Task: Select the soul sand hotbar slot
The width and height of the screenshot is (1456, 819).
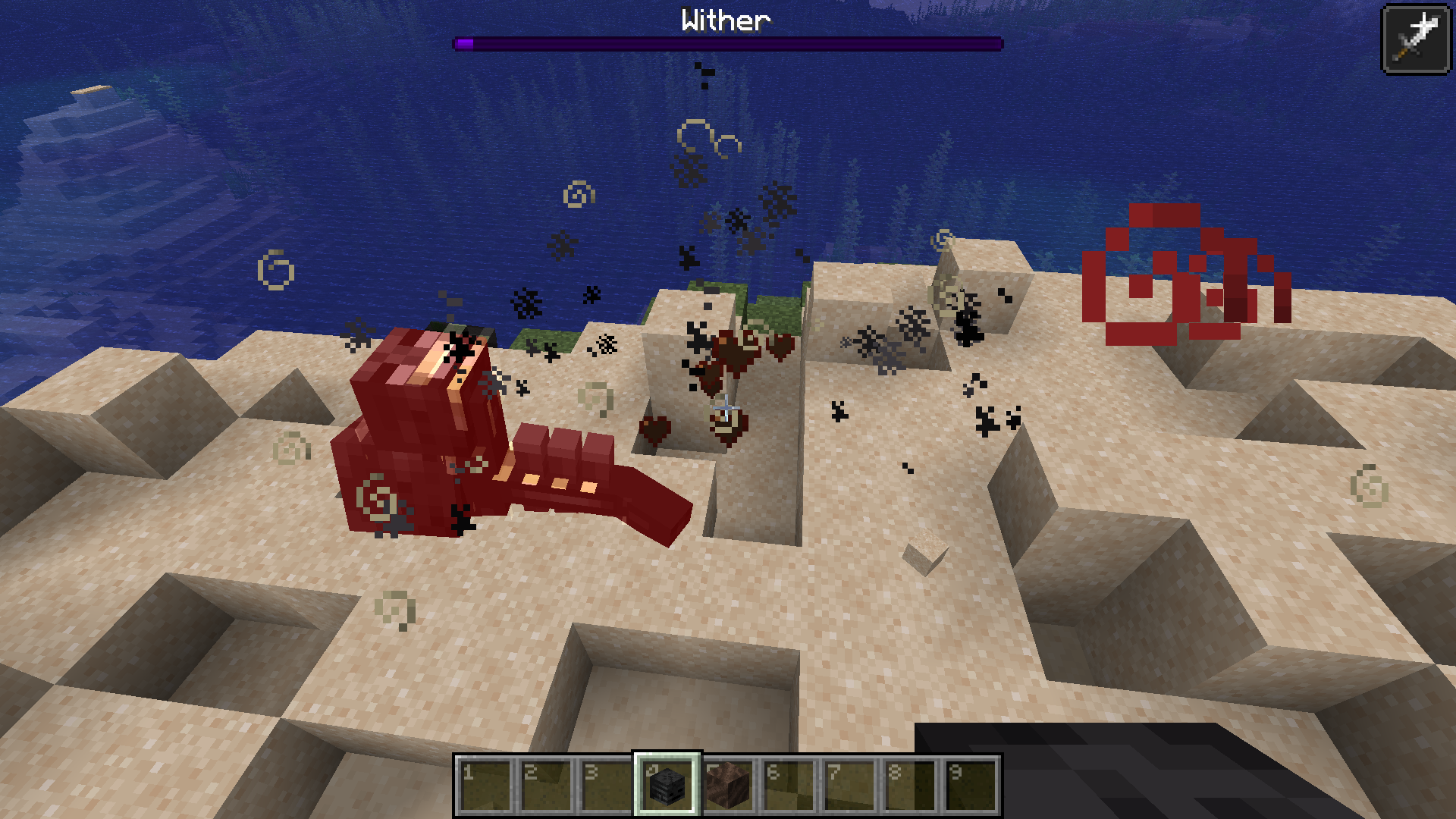Action: 728,786
